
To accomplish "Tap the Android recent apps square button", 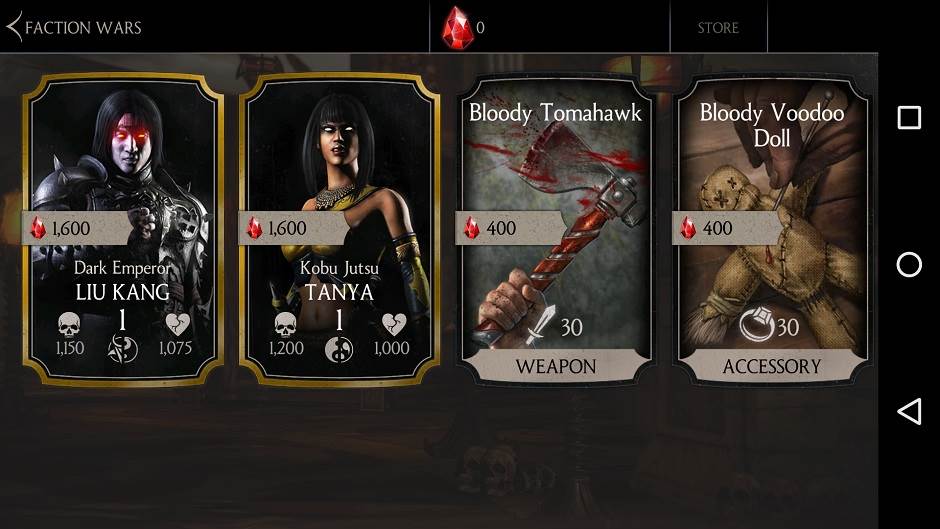I will click(x=909, y=118).
